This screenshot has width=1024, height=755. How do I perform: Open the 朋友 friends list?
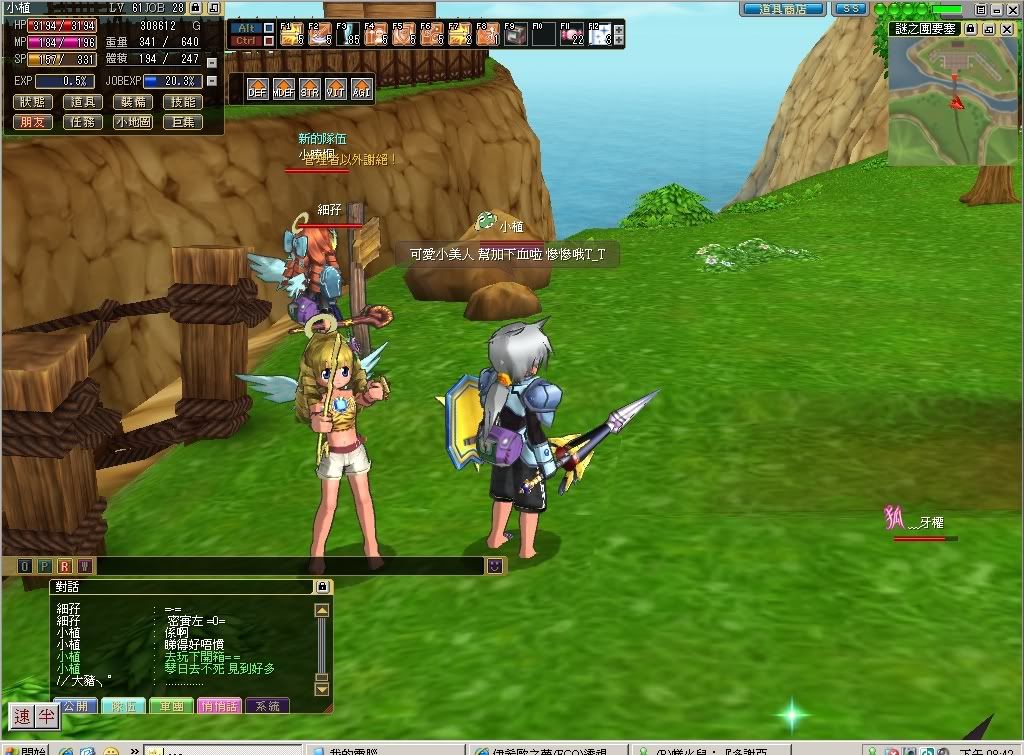click(34, 122)
